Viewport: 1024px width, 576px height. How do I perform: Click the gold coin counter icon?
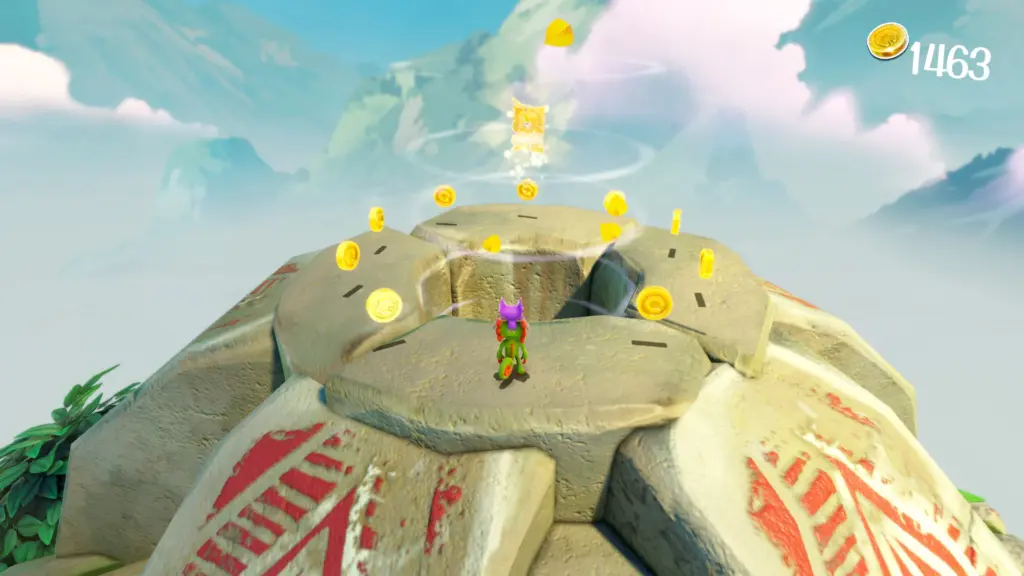coord(887,42)
